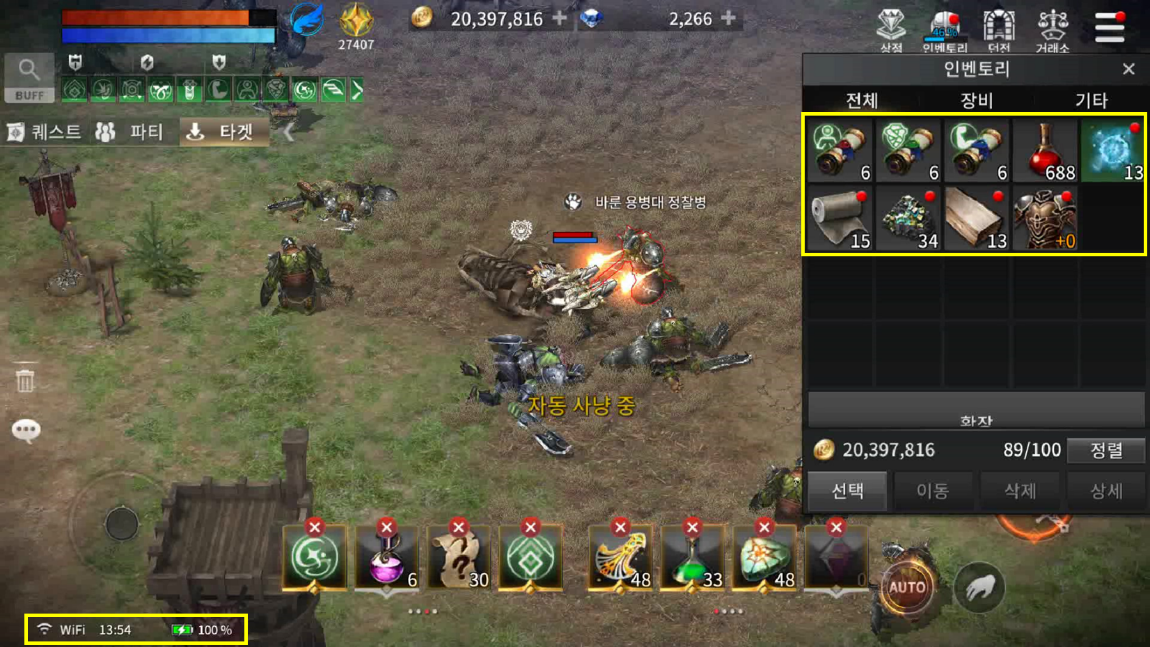Viewport: 1150px width, 647px height.
Task: Switch to the 파티 party tab
Action: [130, 132]
